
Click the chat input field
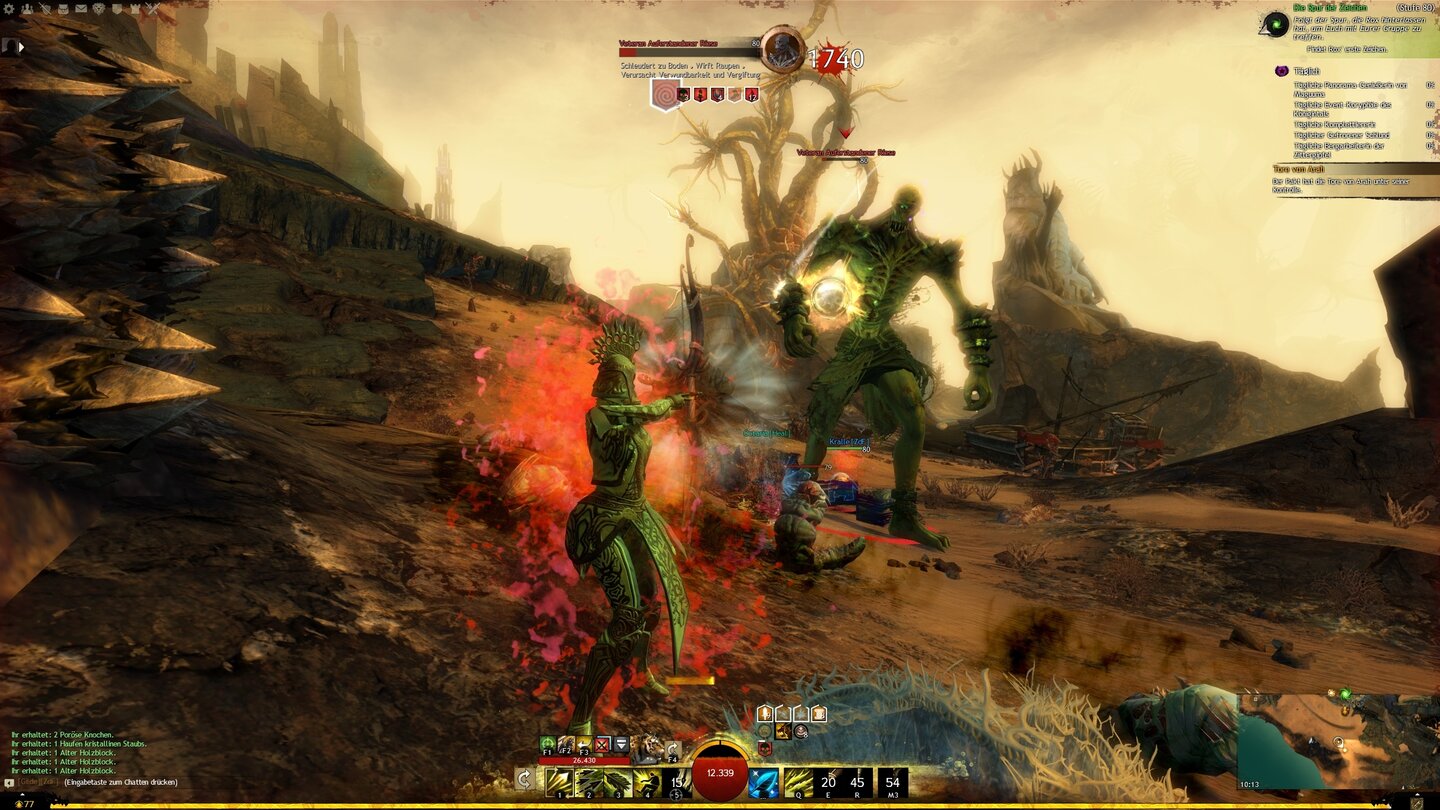(120, 781)
